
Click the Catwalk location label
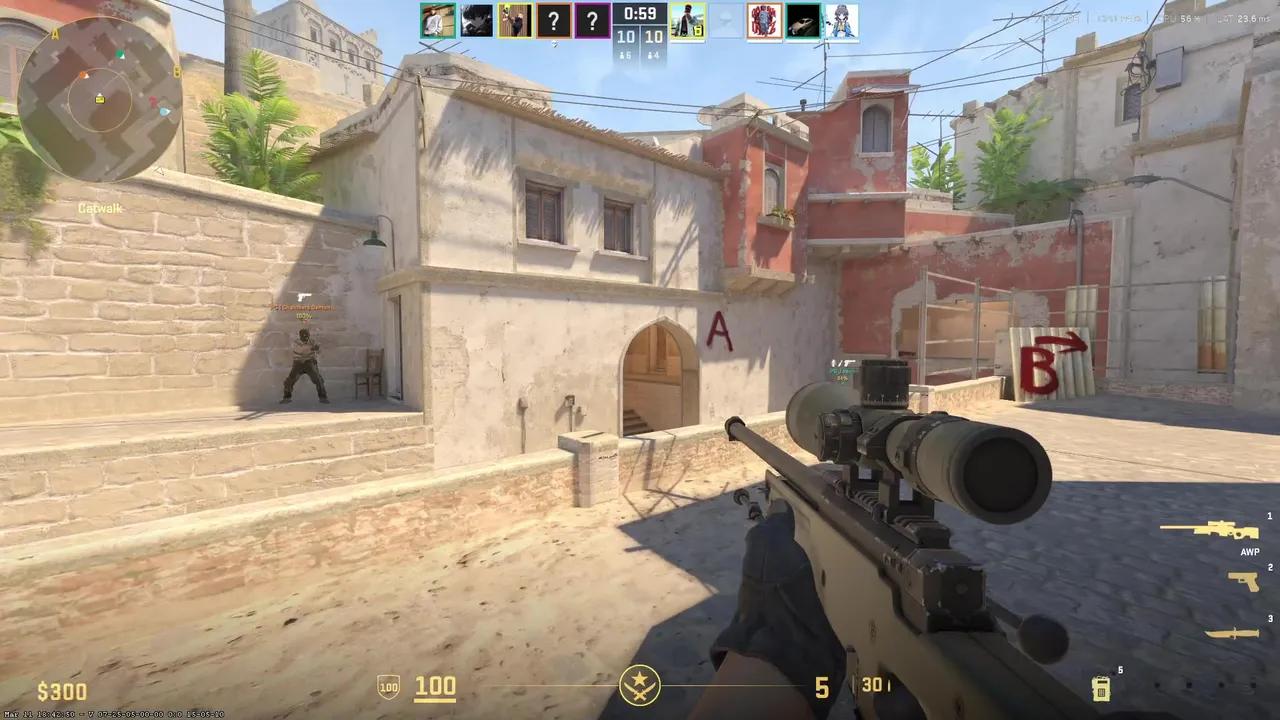(99, 208)
